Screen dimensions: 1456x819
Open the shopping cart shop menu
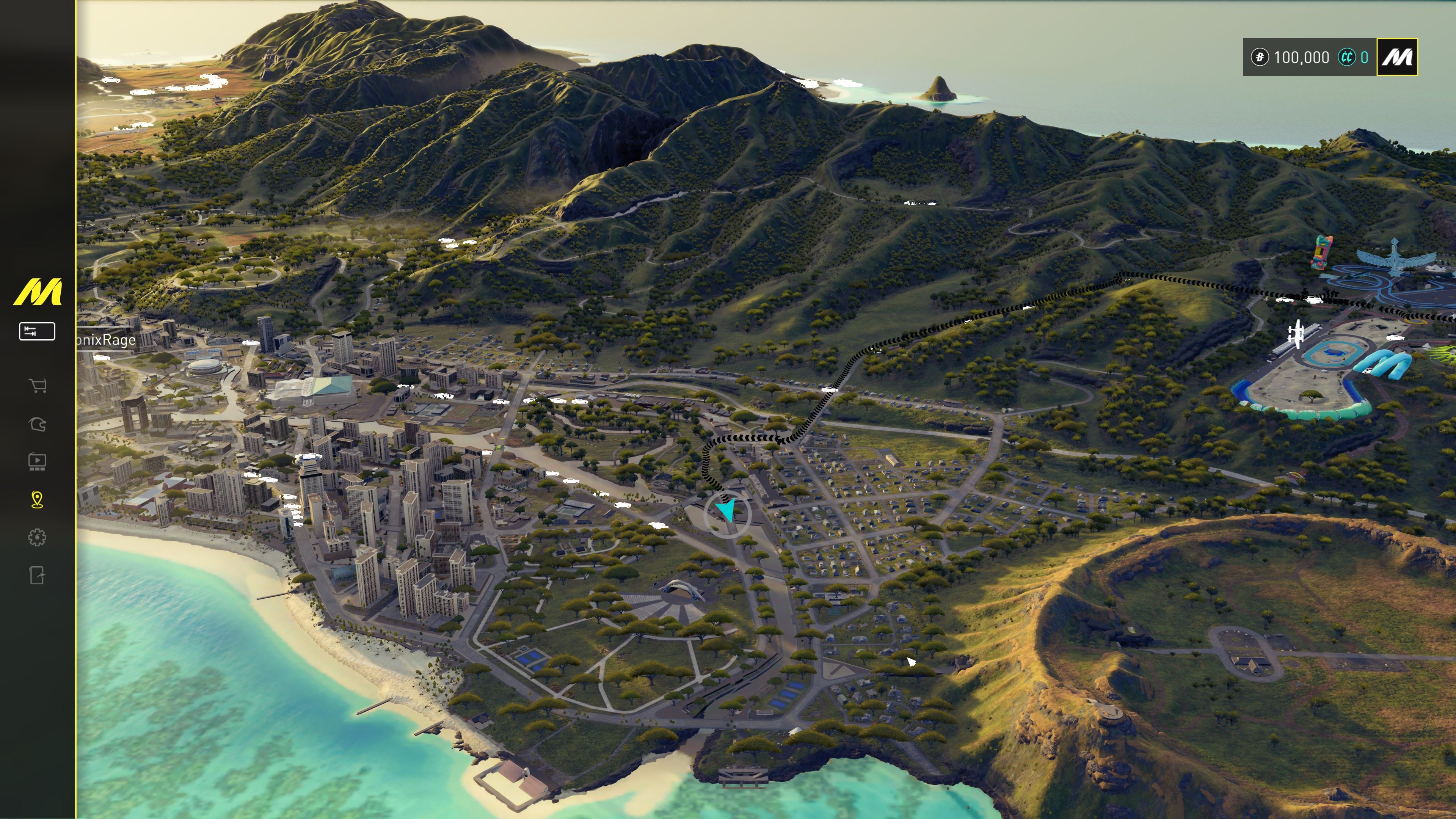pos(37,386)
